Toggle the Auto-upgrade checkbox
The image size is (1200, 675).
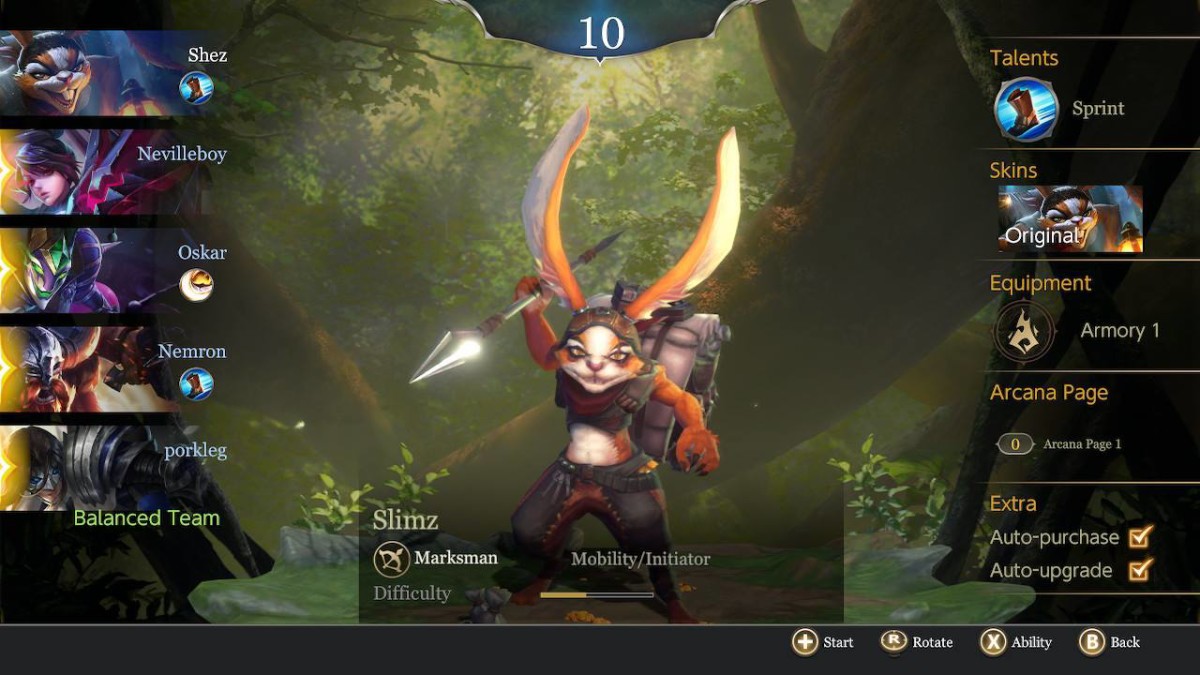pyautogui.click(x=1139, y=570)
